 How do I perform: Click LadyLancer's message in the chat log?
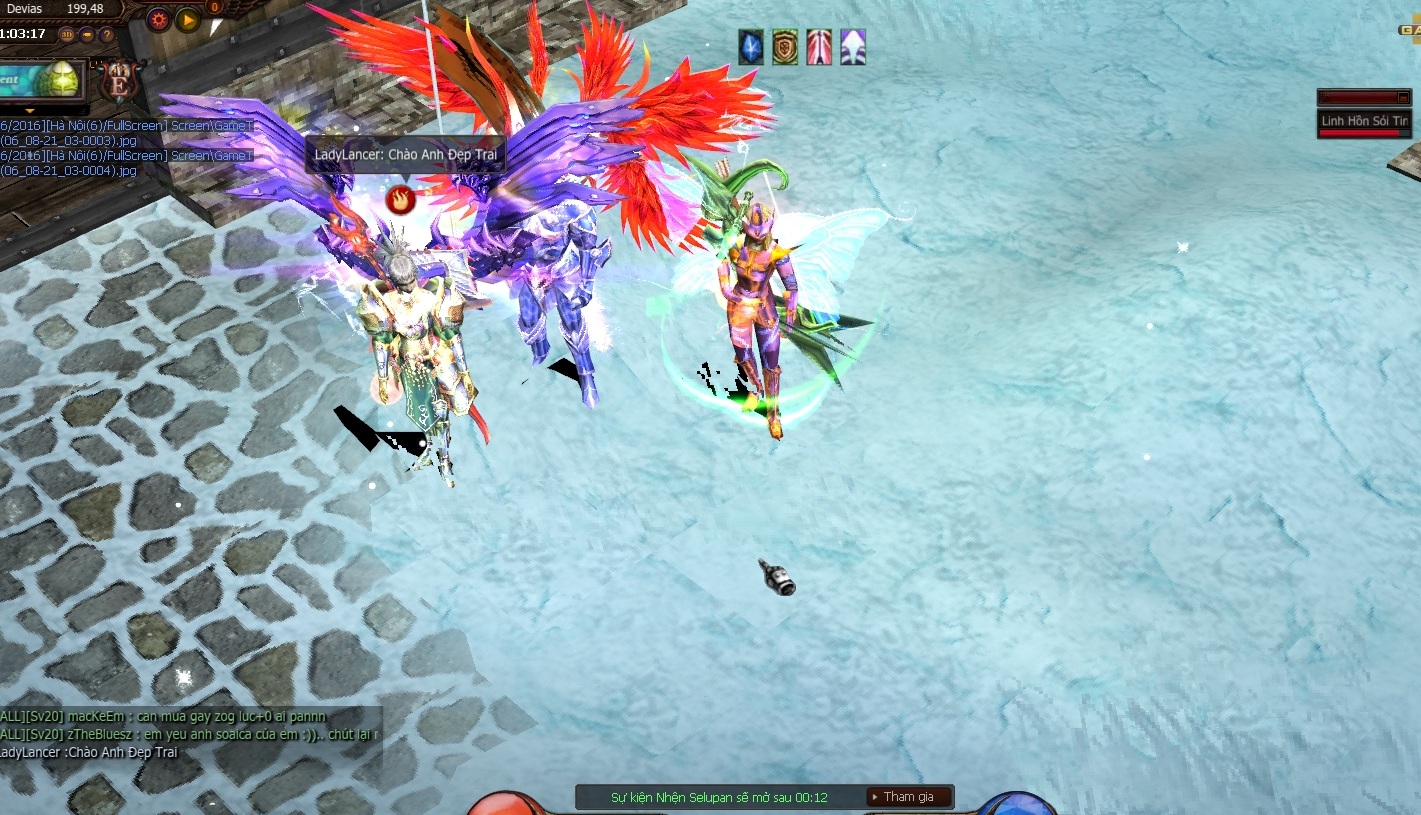pyautogui.click(x=88, y=752)
